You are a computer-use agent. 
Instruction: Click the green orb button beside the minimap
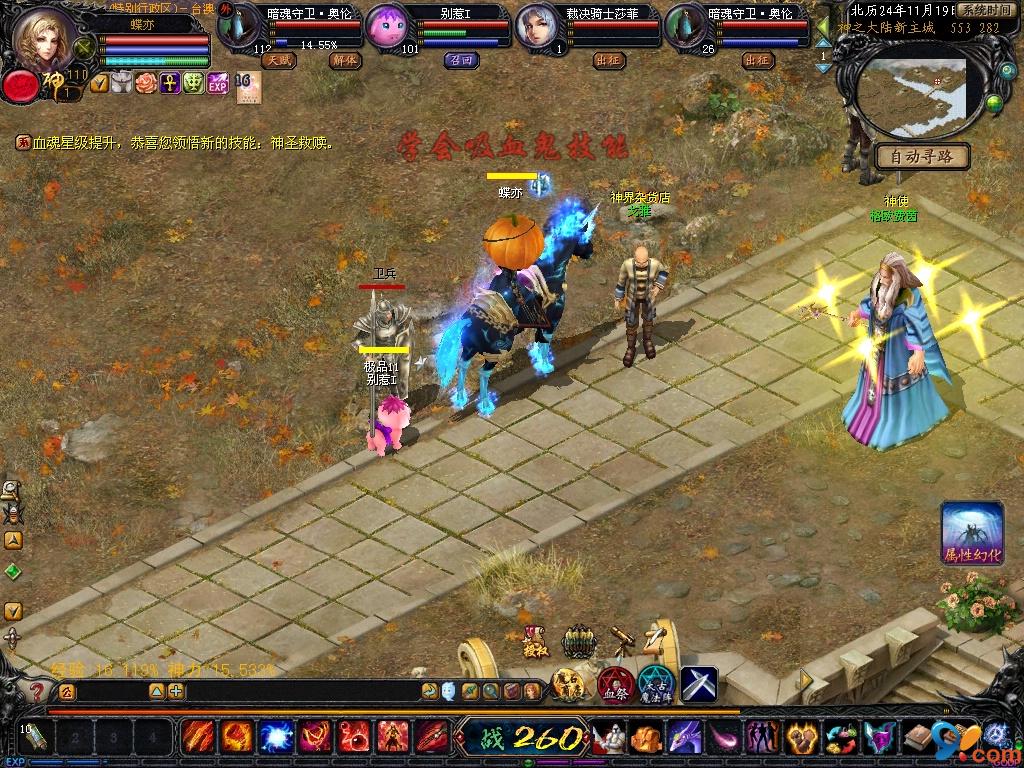(995, 101)
